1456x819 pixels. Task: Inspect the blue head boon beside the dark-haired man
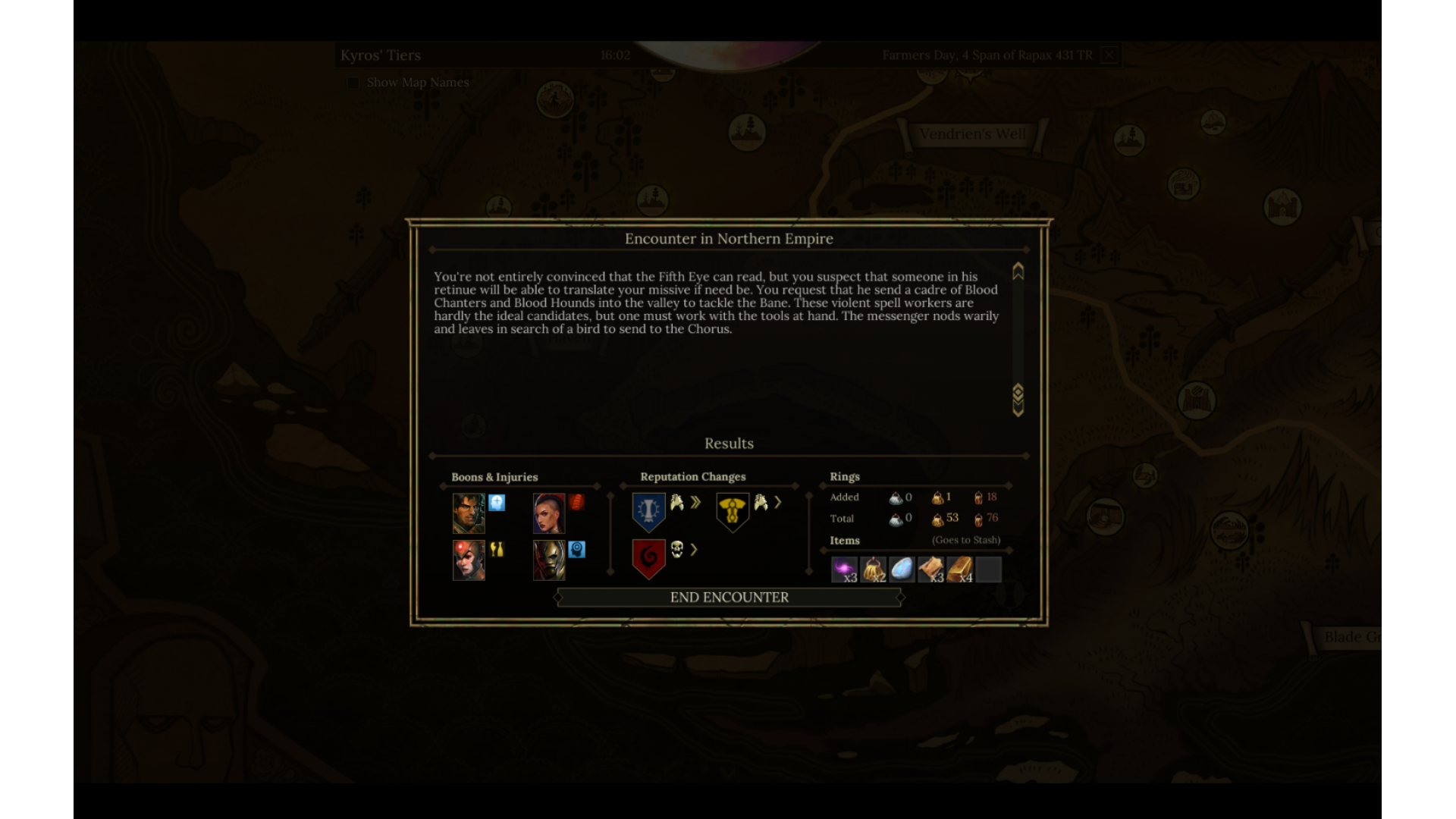(x=497, y=502)
